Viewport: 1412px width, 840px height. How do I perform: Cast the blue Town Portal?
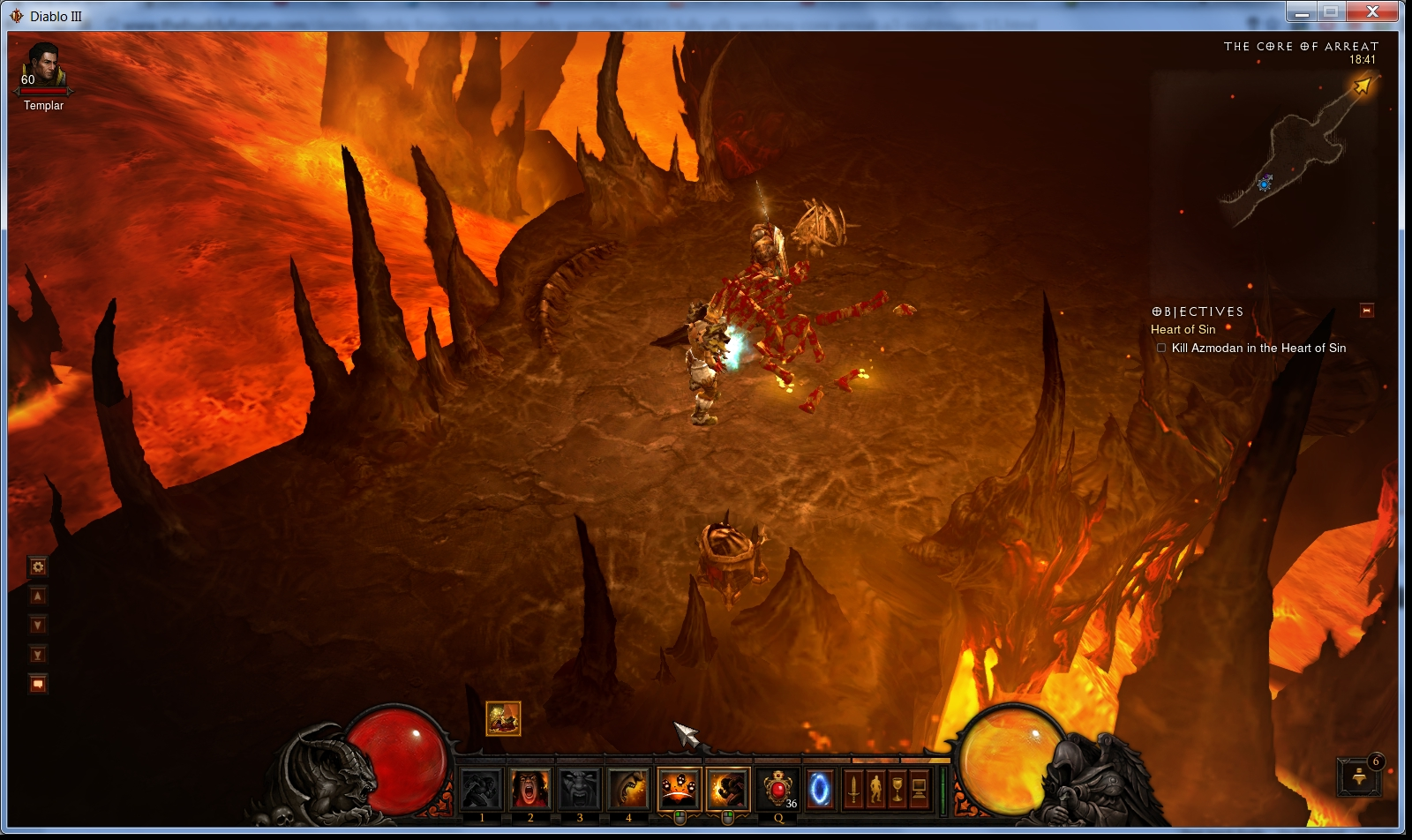[820, 788]
